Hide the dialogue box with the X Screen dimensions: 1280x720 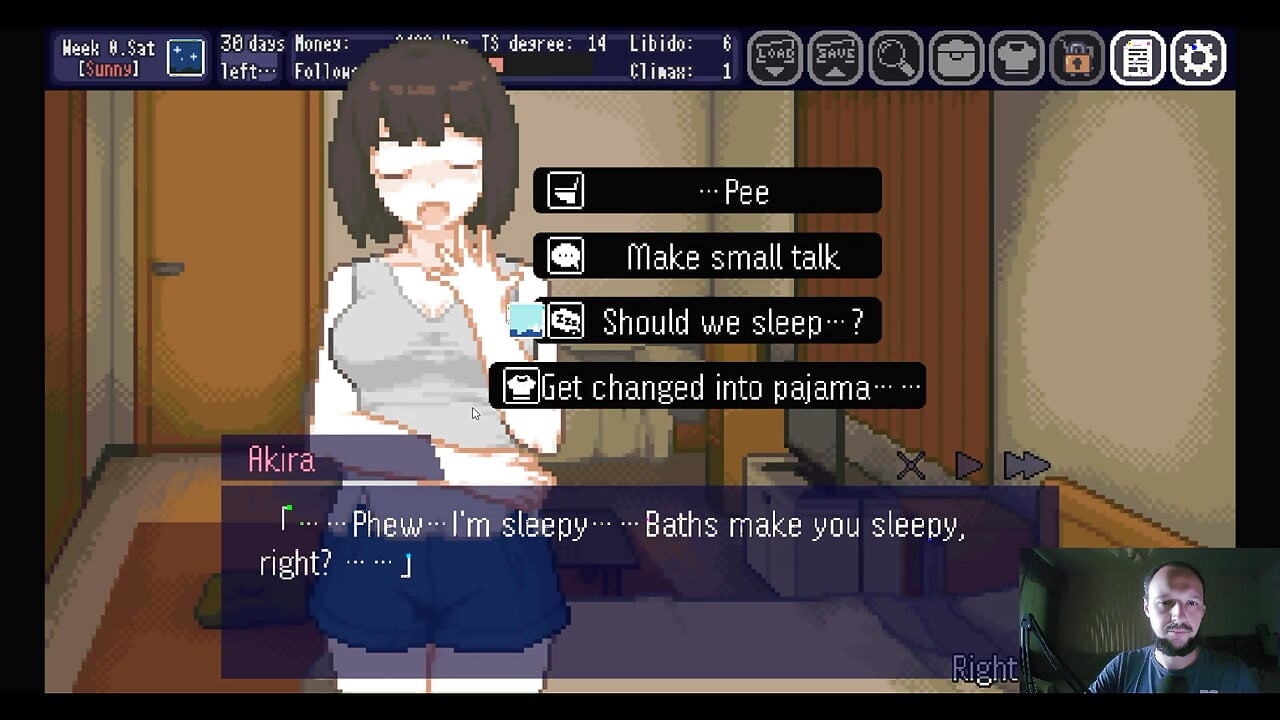coord(911,465)
